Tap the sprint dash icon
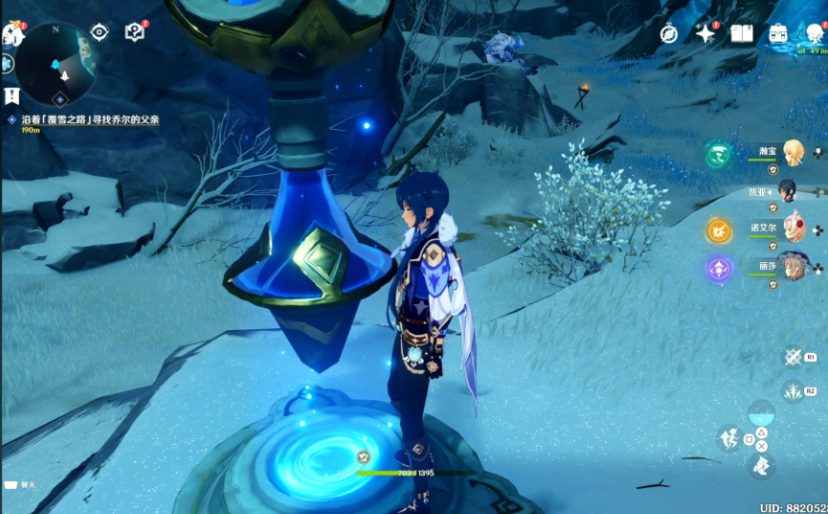Image resolution: width=828 pixels, height=514 pixels. 760,464
